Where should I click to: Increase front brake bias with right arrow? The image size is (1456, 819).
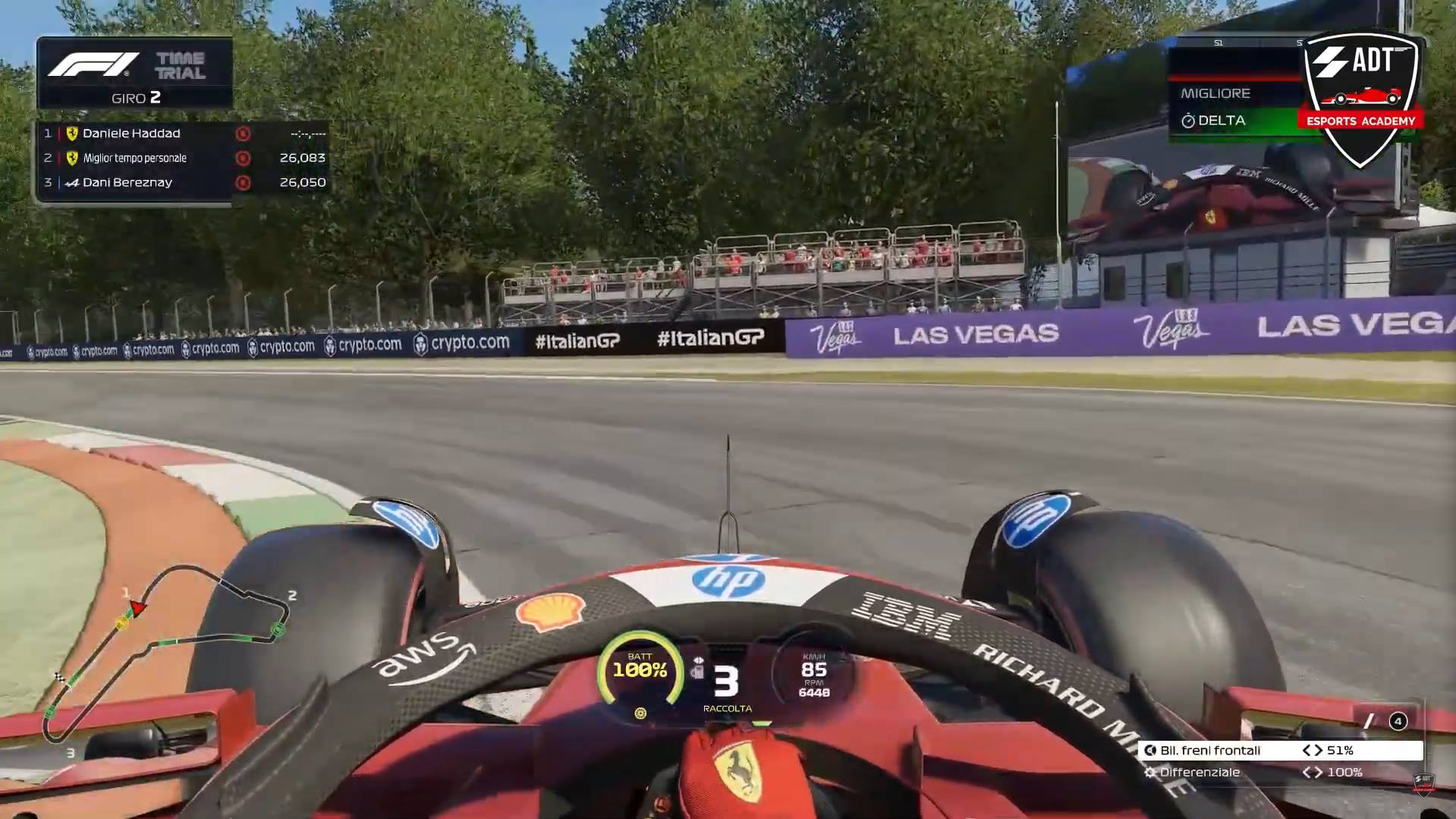1318,750
